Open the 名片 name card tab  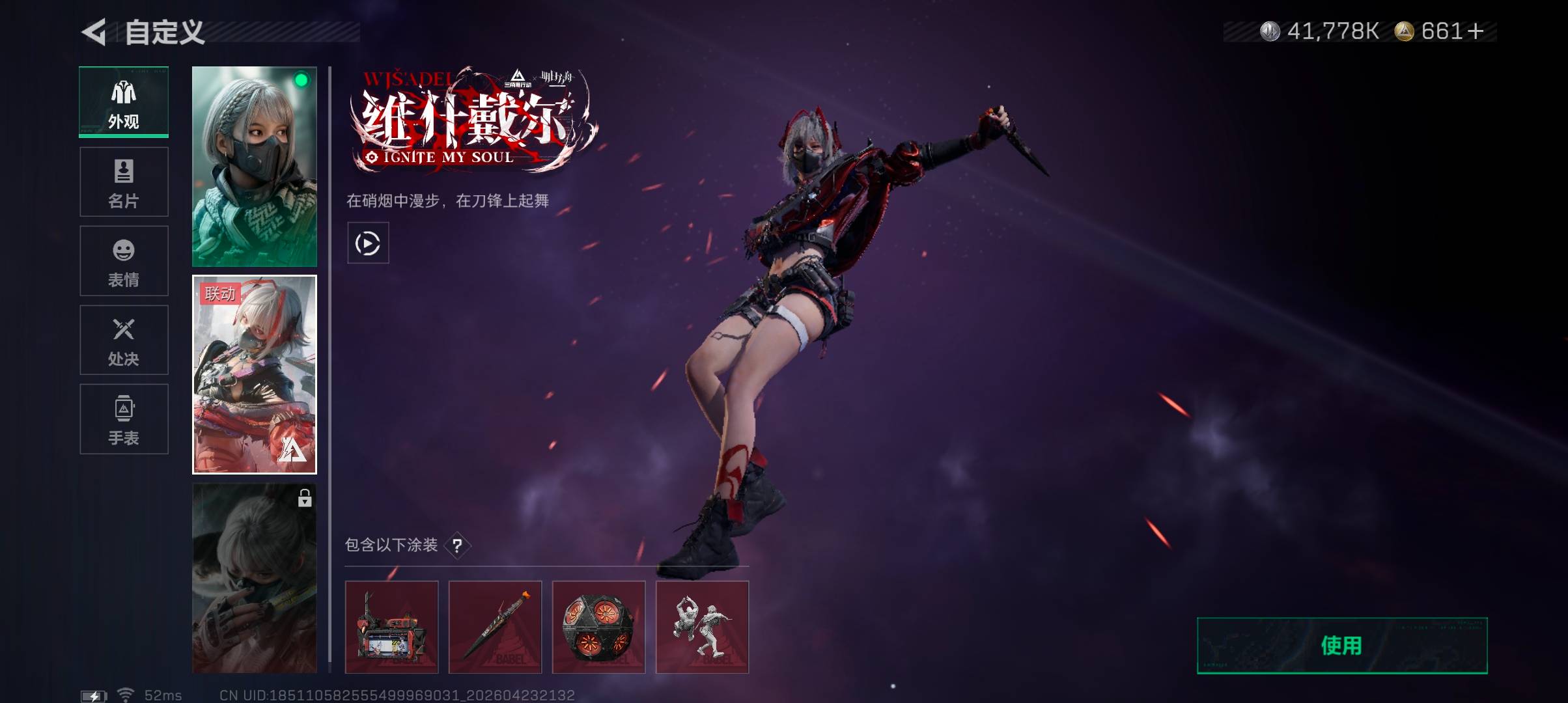124,182
